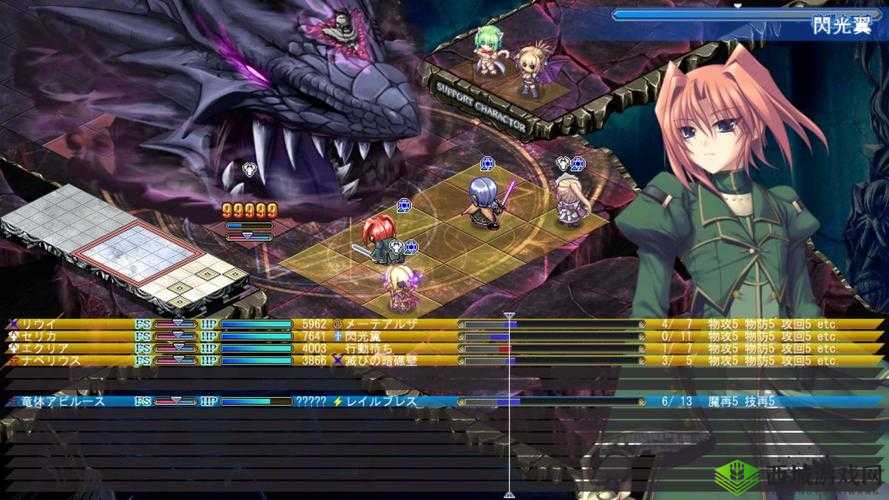Image resolution: width=889 pixels, height=500 pixels.
Task: Pick ナベリウス in the party list
Action: pos(50,361)
